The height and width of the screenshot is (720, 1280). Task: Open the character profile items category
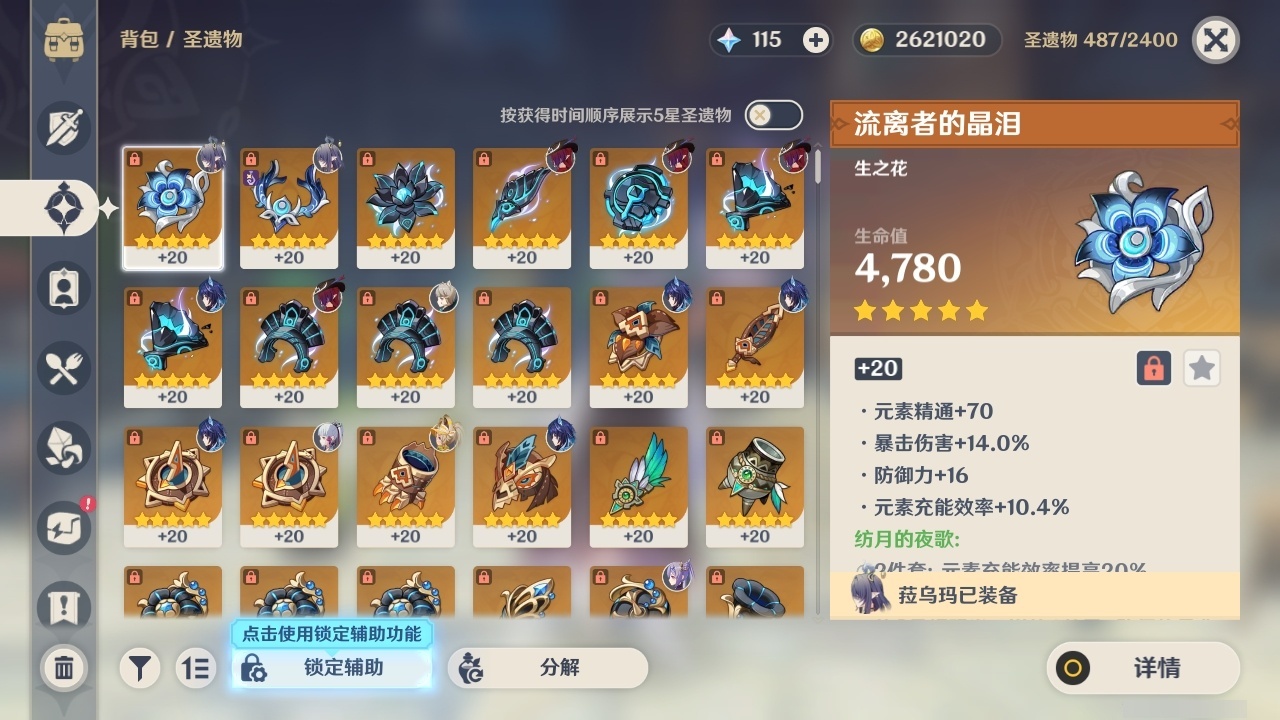point(63,288)
